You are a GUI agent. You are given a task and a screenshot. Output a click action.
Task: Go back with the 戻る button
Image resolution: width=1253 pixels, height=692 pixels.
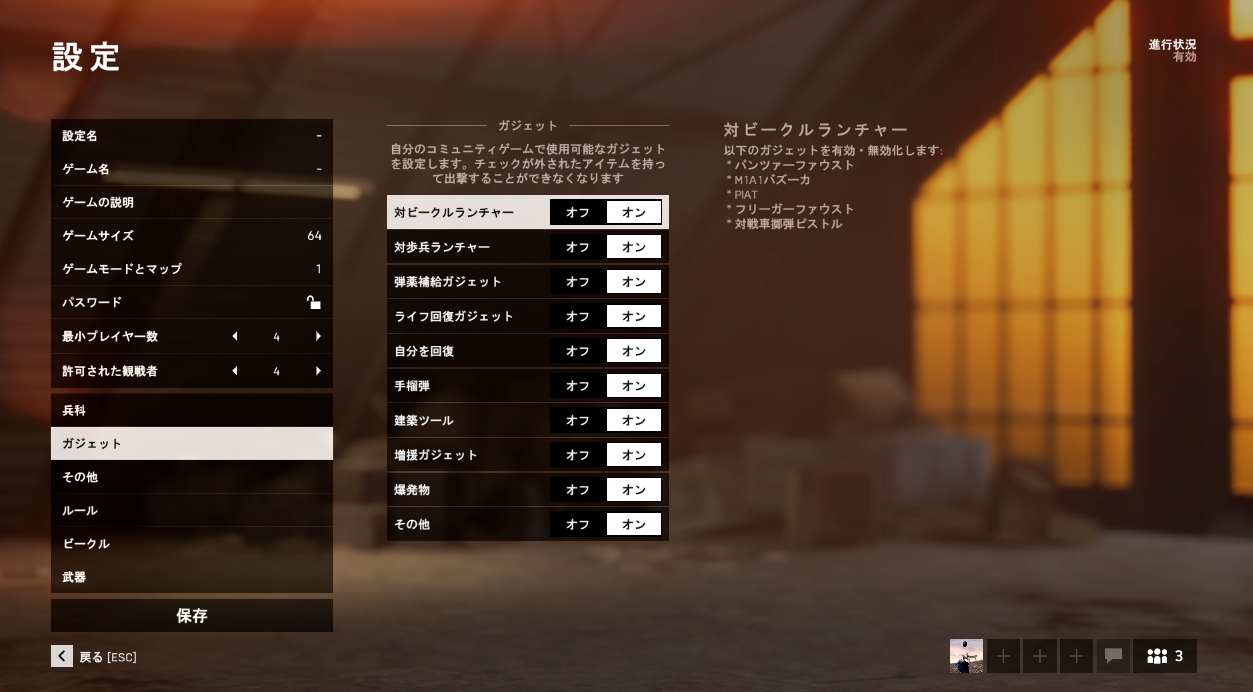click(94, 657)
